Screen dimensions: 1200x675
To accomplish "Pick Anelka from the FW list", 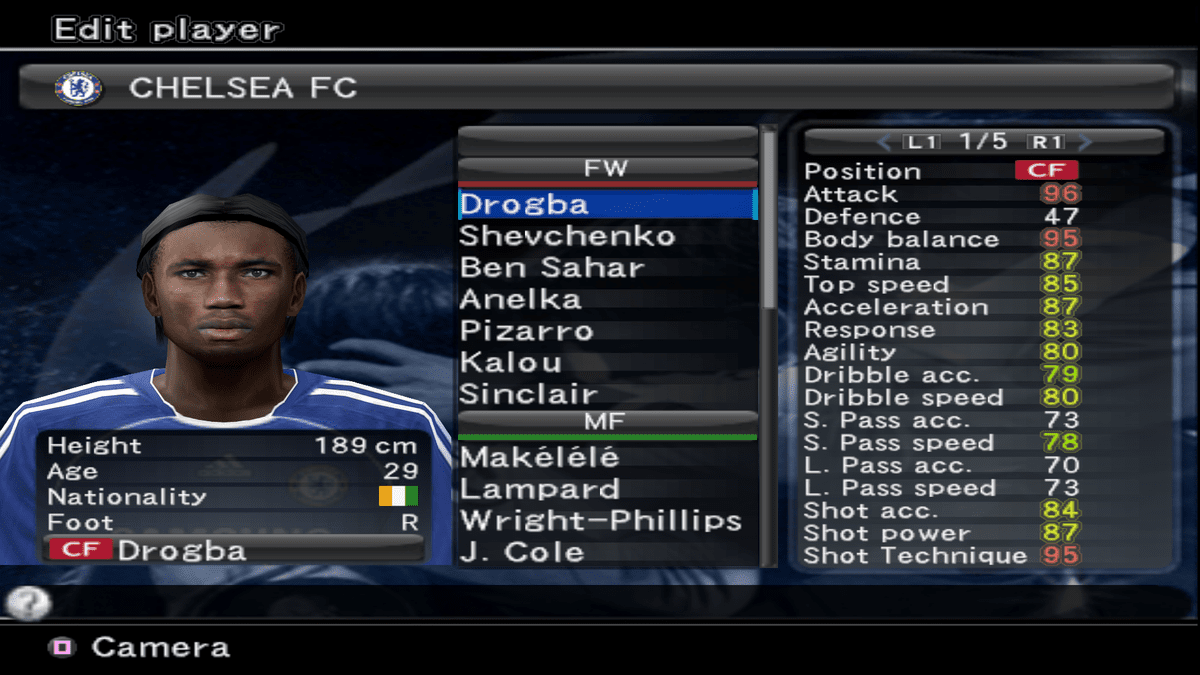I will point(520,299).
